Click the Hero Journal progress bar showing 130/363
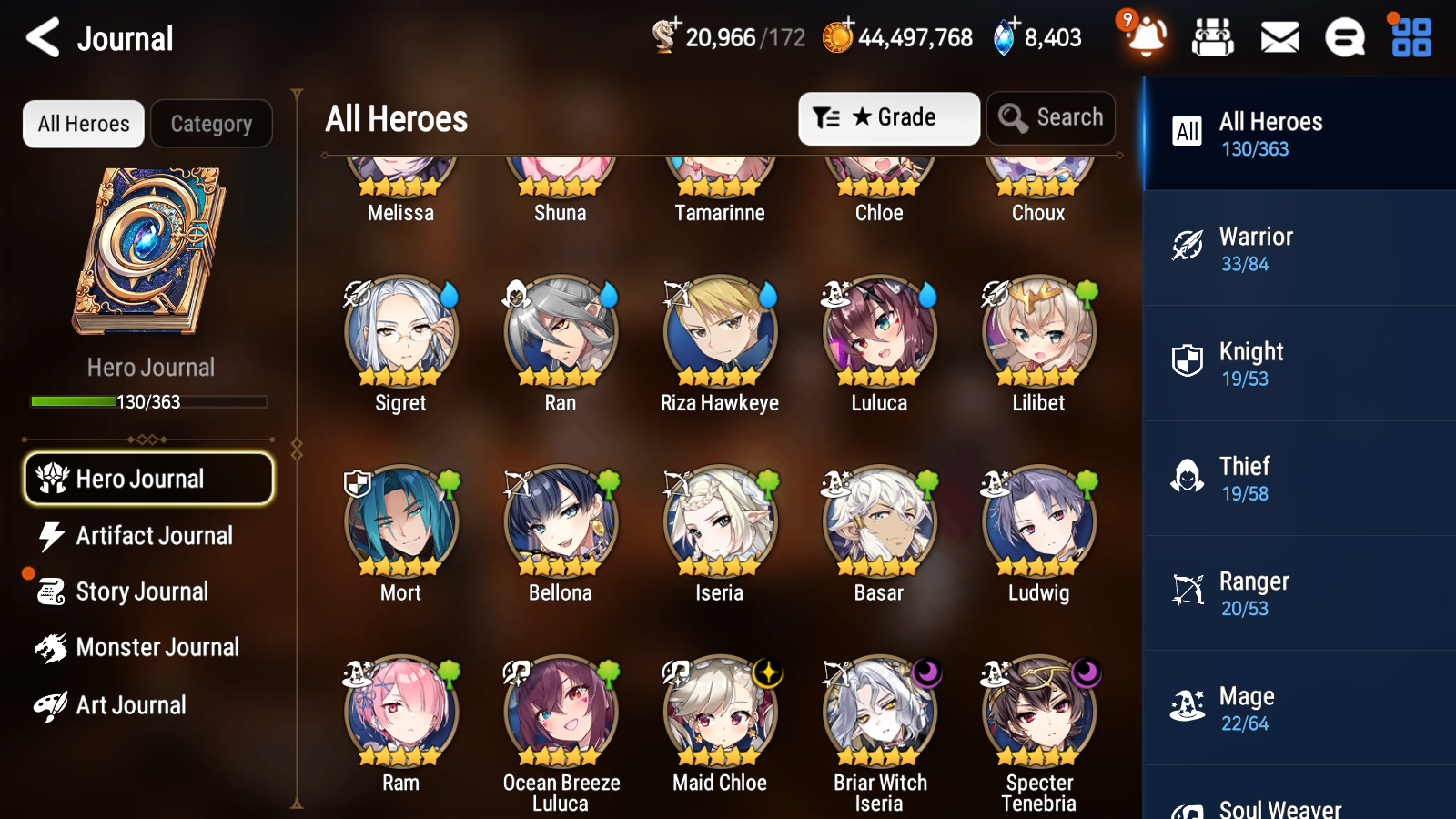 (148, 400)
